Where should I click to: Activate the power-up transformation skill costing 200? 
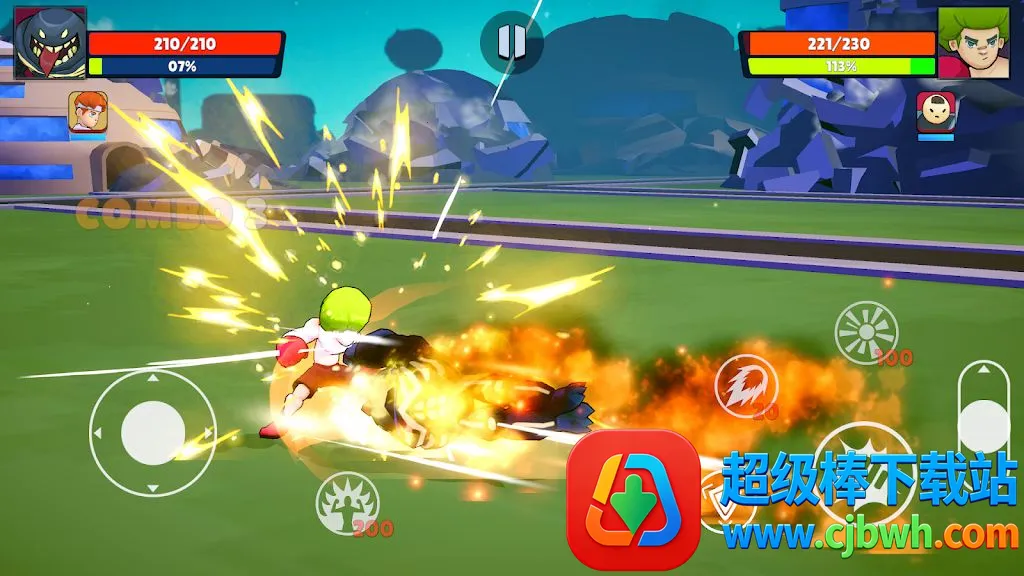(x=347, y=502)
